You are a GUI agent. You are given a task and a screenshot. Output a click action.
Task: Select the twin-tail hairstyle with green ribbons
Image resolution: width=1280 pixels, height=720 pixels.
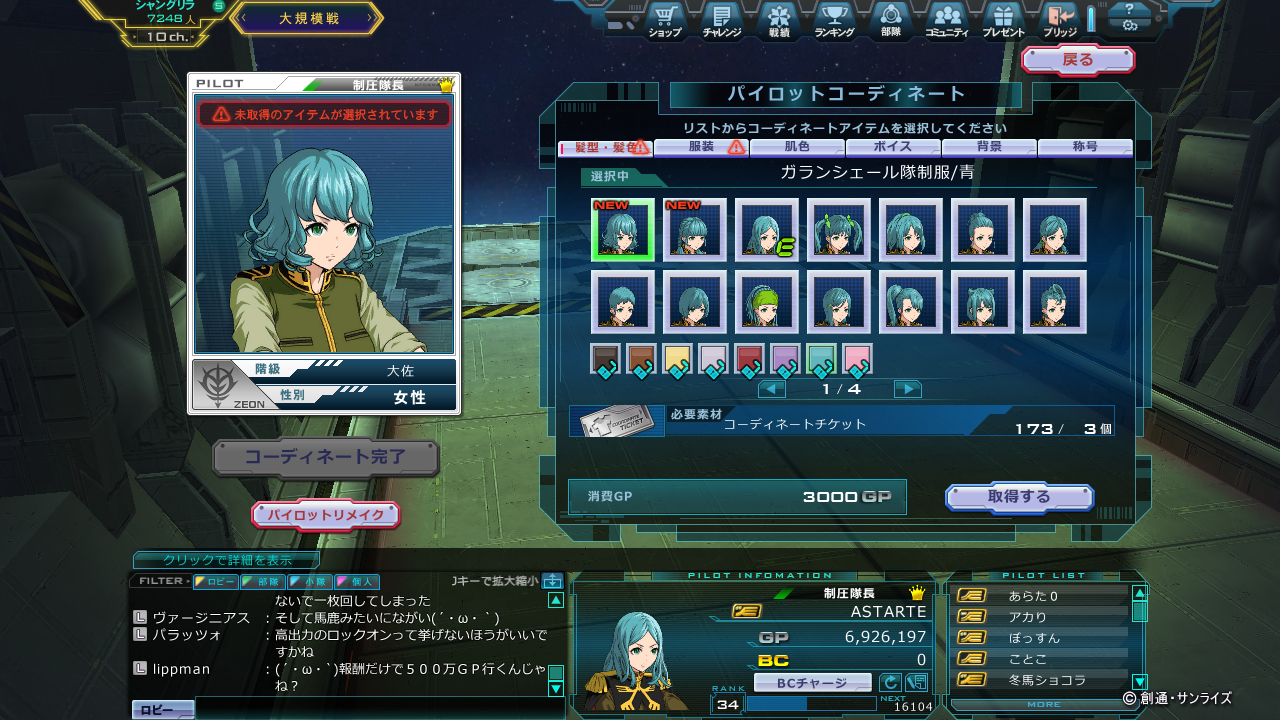839,230
